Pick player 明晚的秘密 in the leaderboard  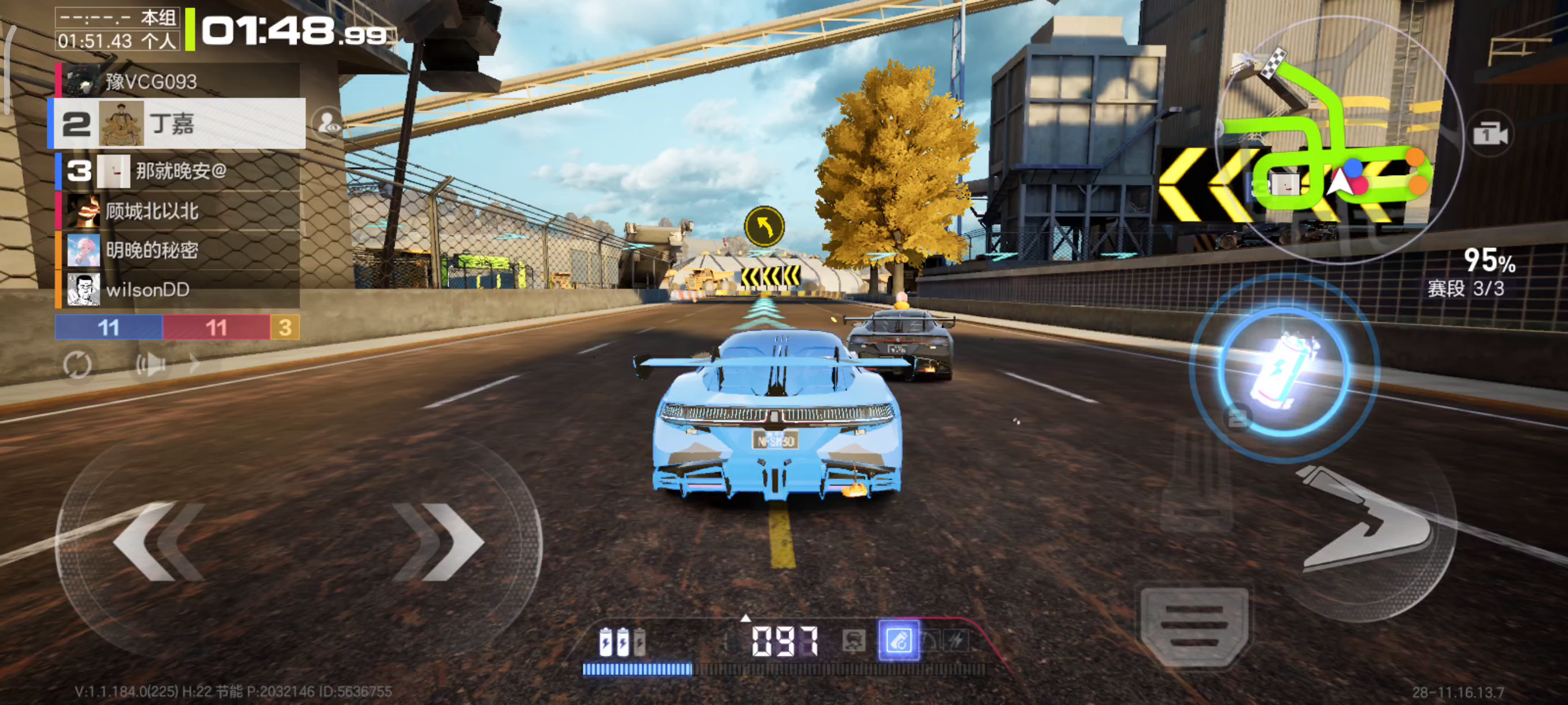tap(177, 250)
